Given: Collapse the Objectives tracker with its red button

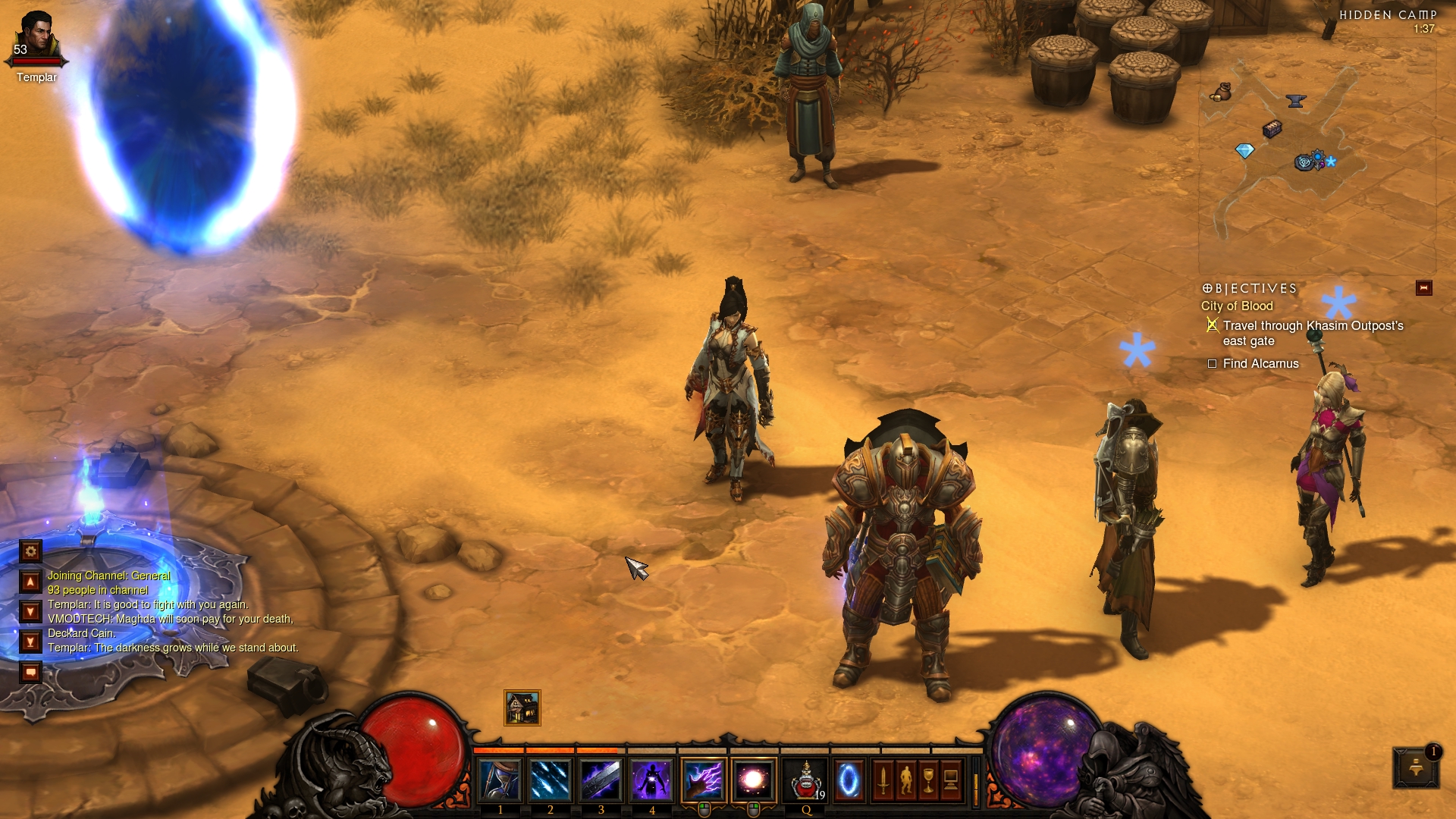Looking at the screenshot, I should click(1423, 288).
